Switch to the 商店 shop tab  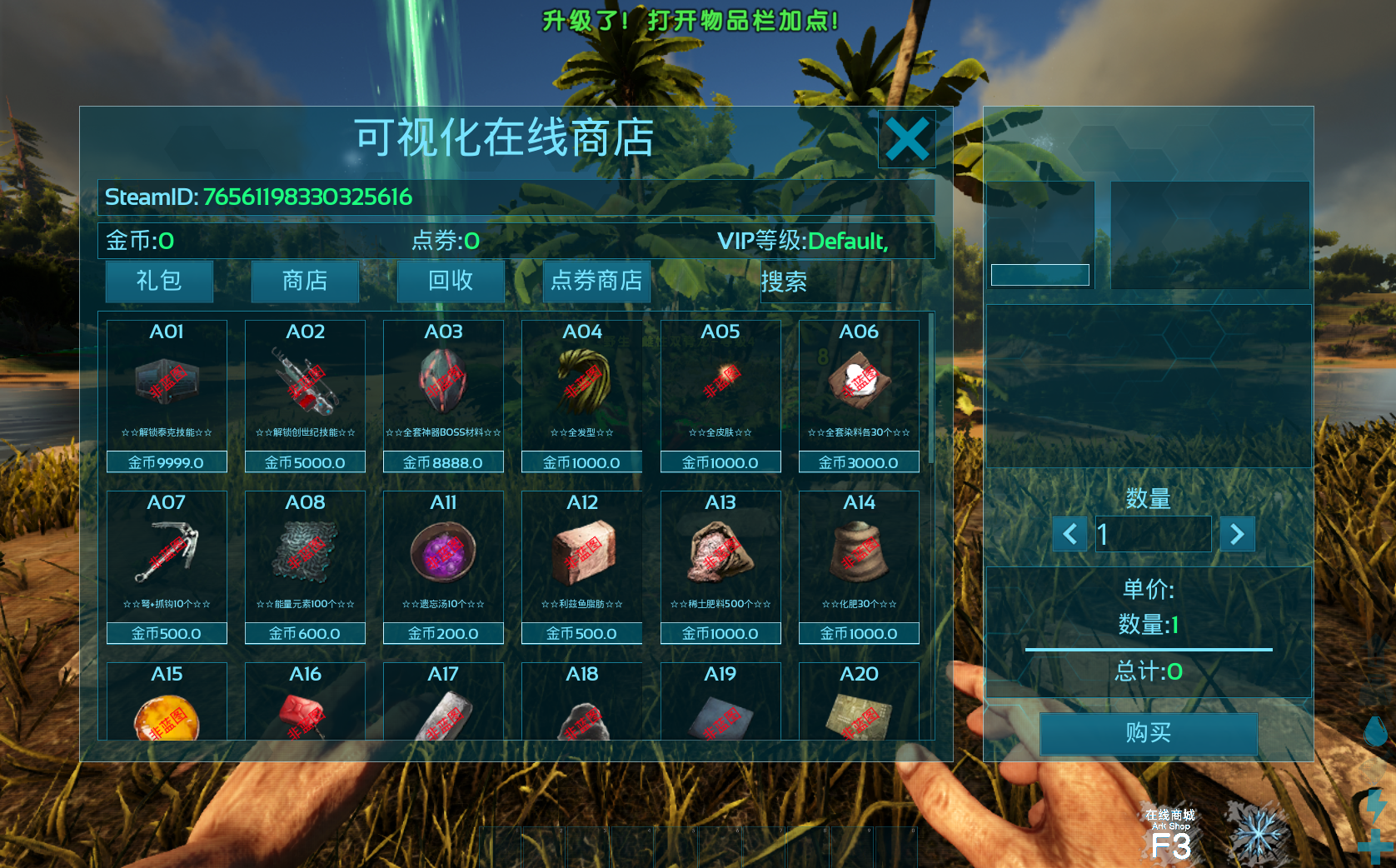point(305,281)
